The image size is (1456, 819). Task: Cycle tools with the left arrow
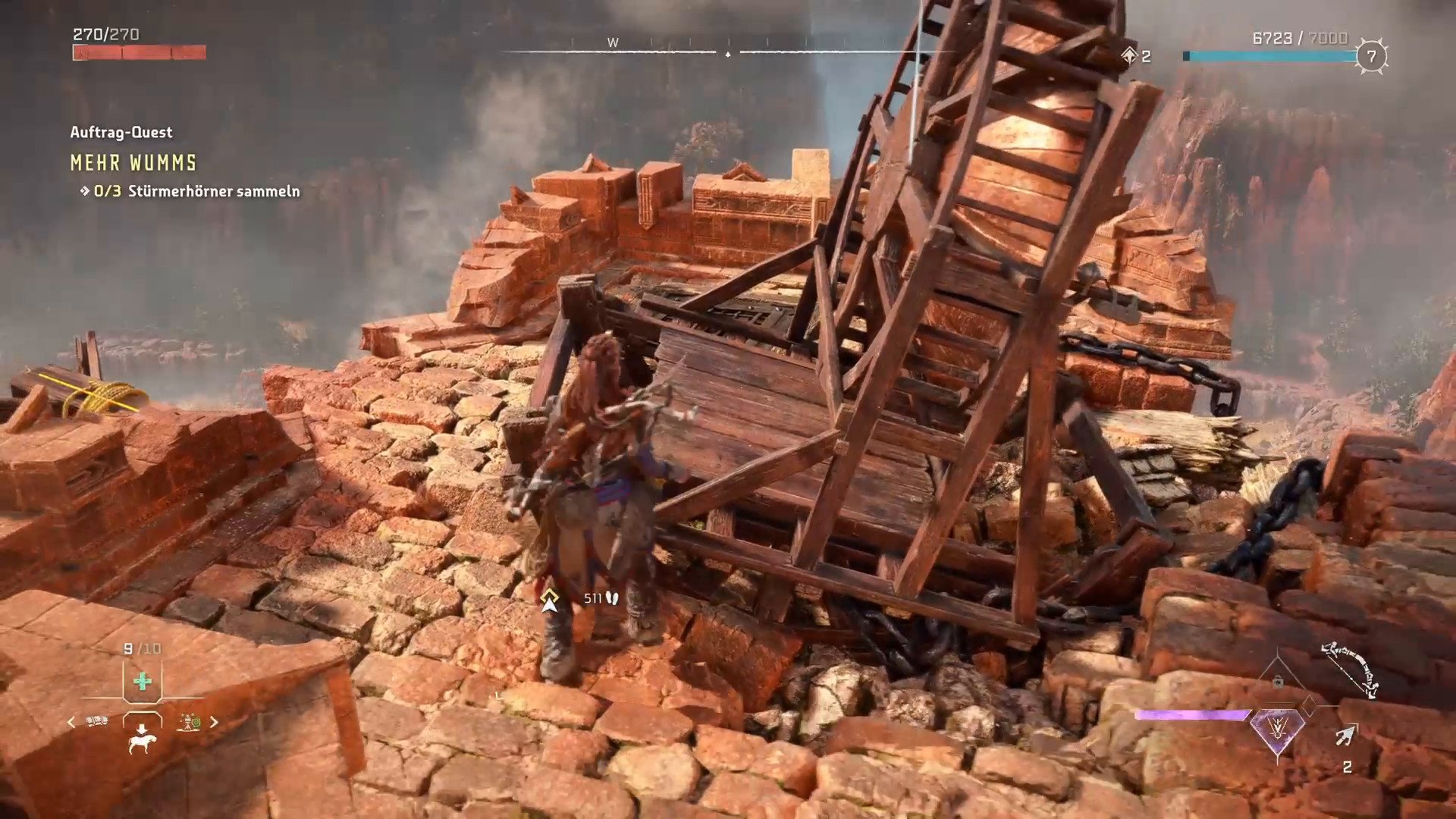click(71, 722)
